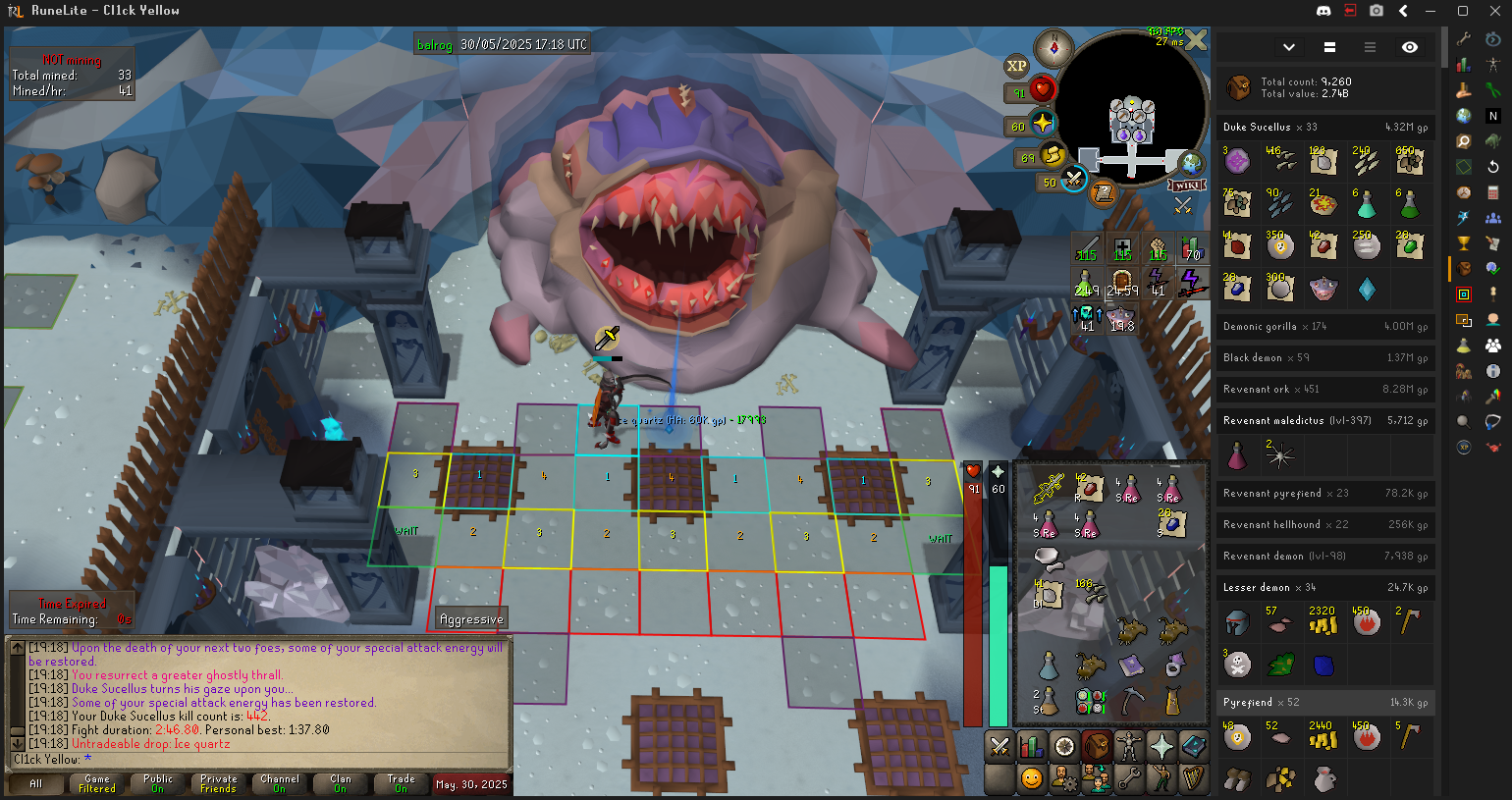Show the Skills tab
Image resolution: width=1512 pixels, height=800 pixels.
click(1032, 747)
